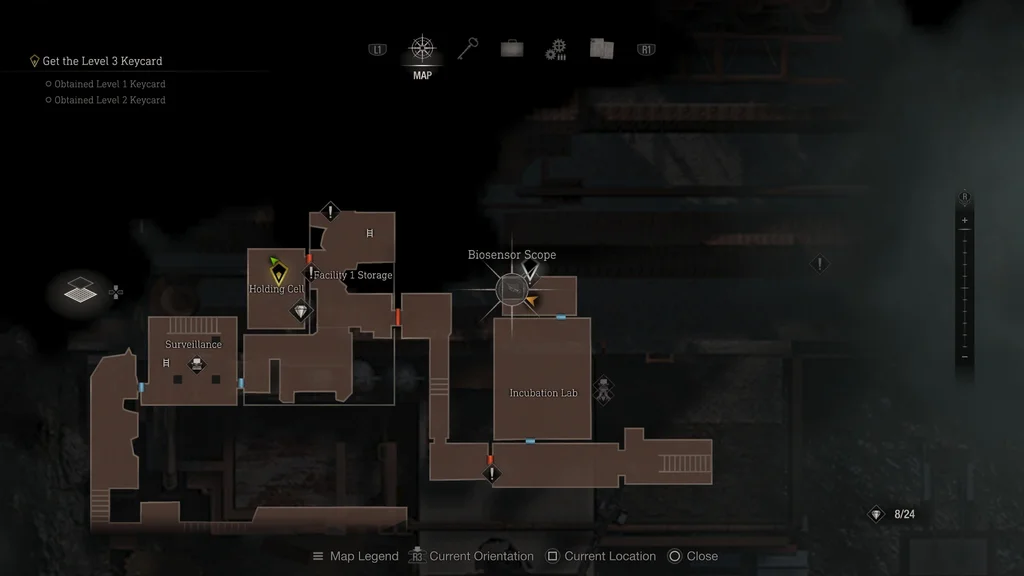1024x576 pixels.
Task: Click the exclamation marker above Facility 1 Storage
Action: coord(331,212)
